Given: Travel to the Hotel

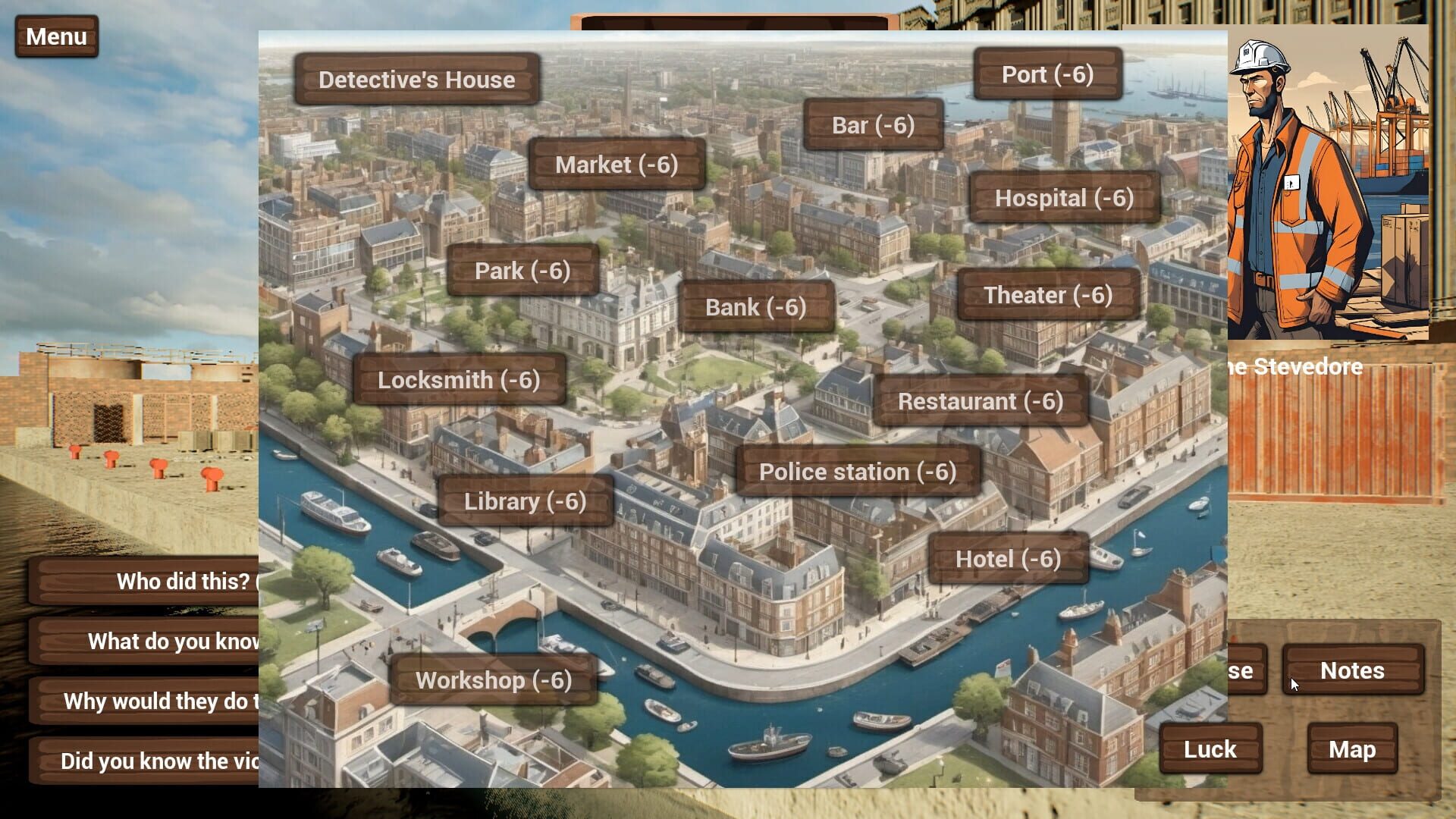Looking at the screenshot, I should (x=1009, y=558).
